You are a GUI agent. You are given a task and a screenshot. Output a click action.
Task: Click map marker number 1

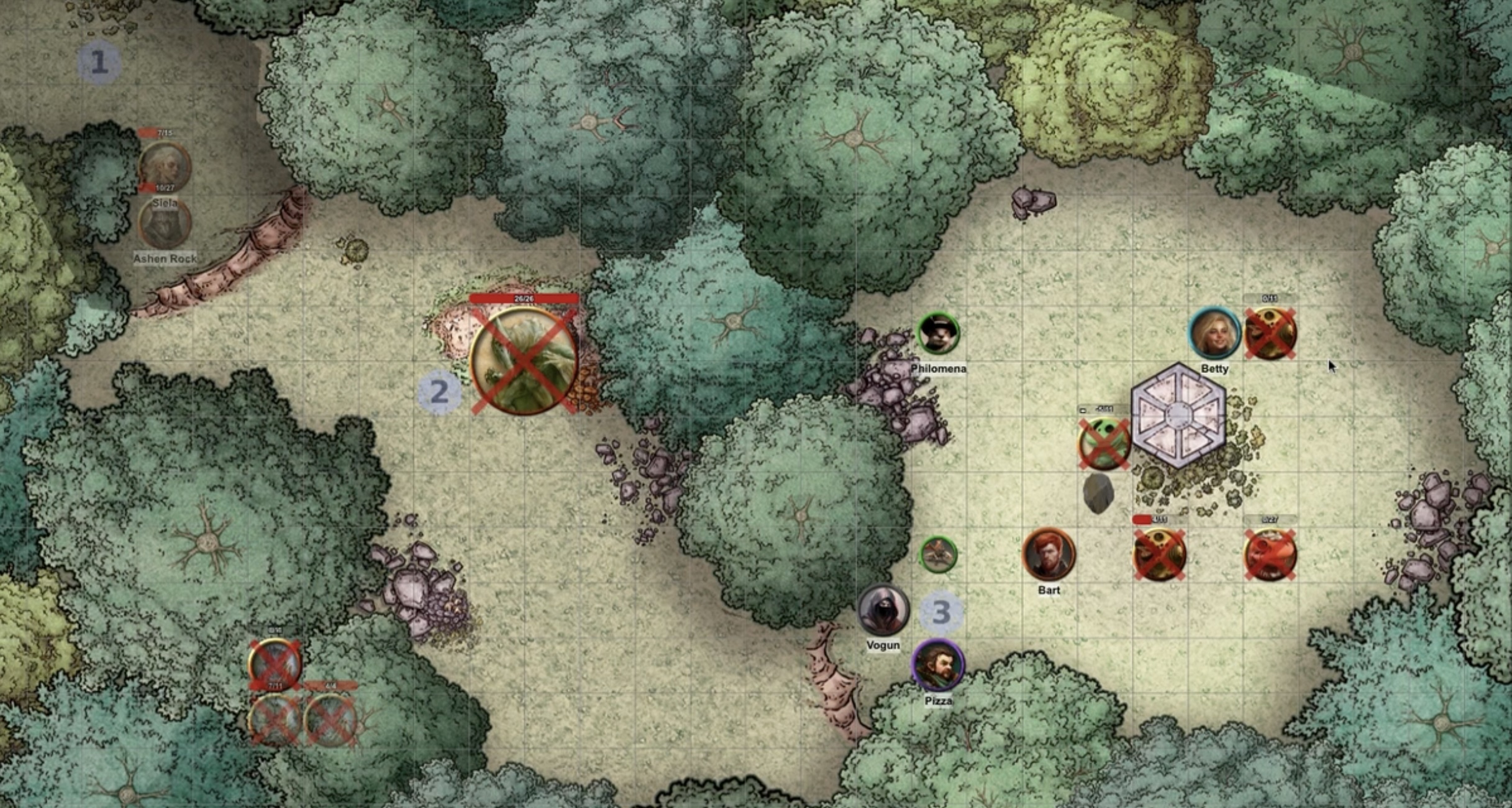99,62
